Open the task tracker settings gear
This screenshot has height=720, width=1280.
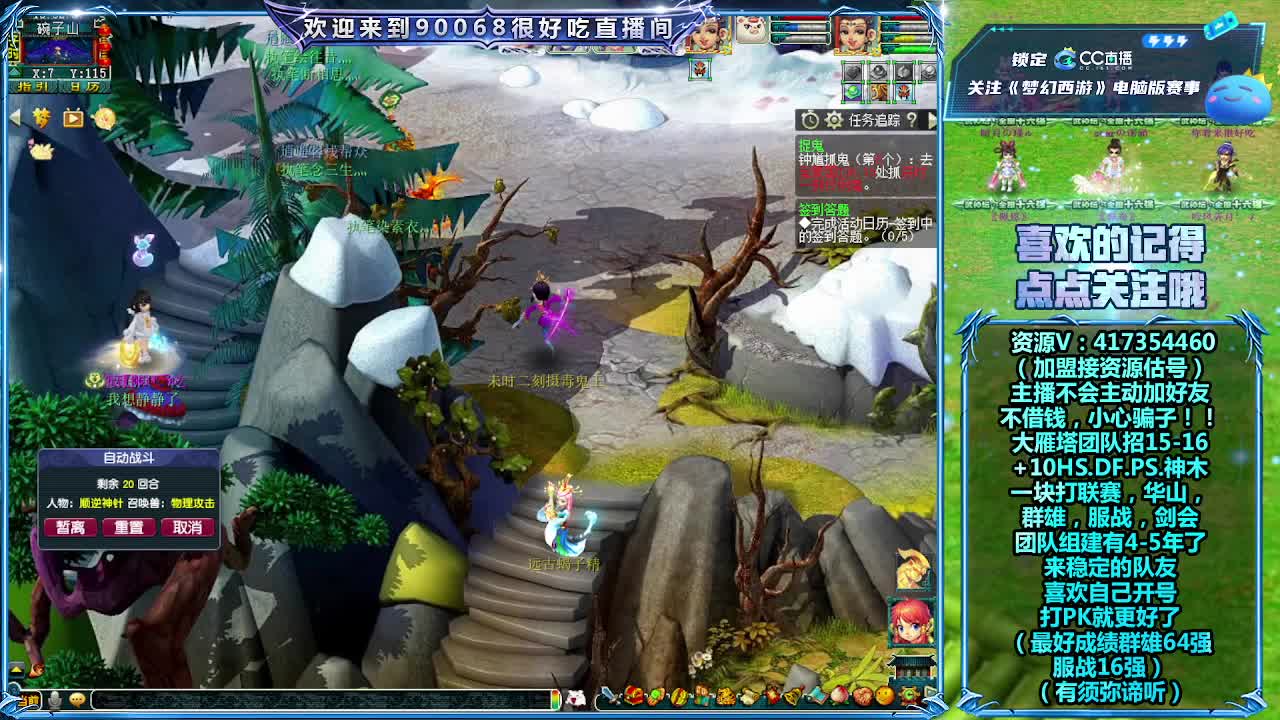(x=833, y=119)
